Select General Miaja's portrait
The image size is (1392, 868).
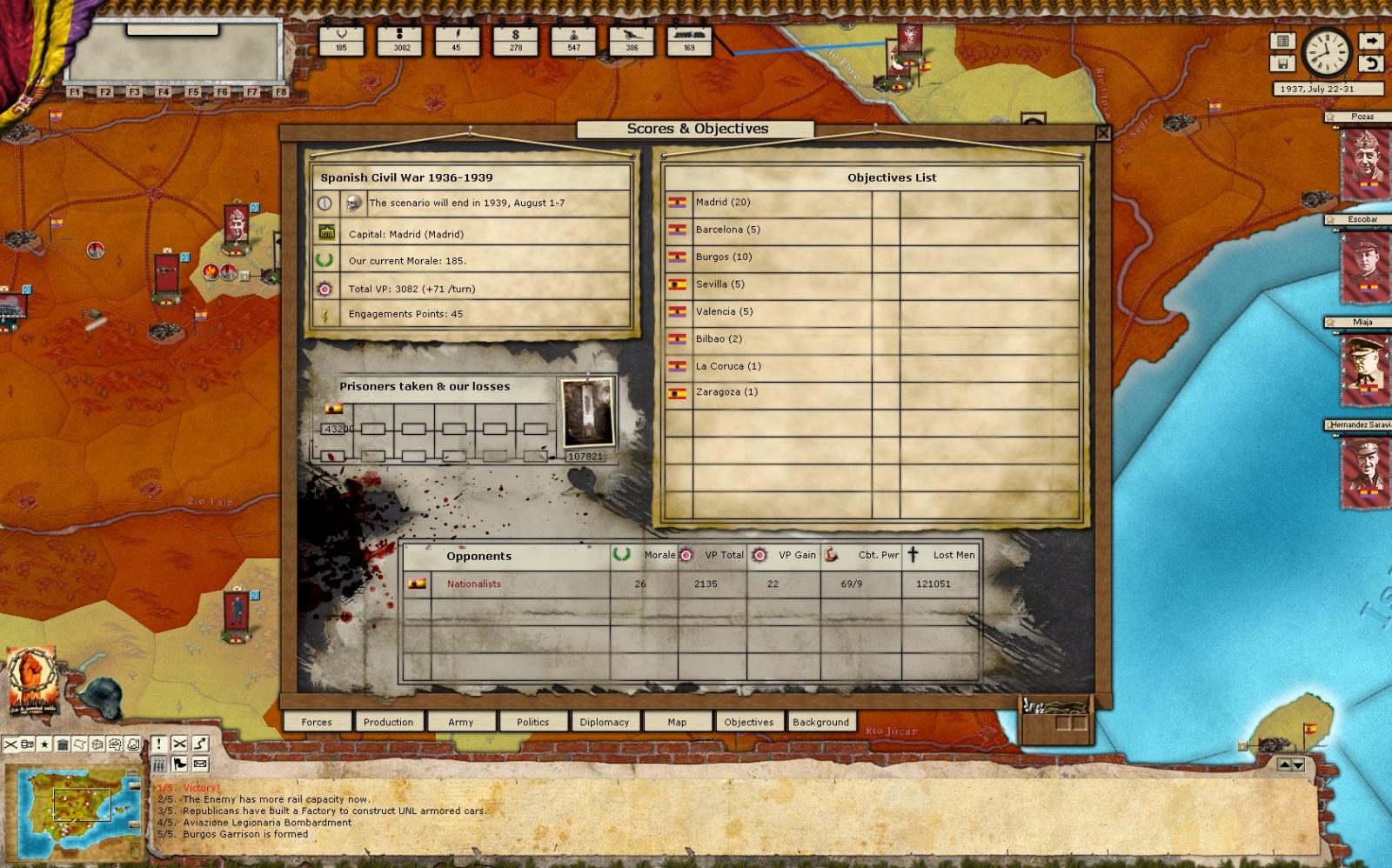(x=1362, y=367)
